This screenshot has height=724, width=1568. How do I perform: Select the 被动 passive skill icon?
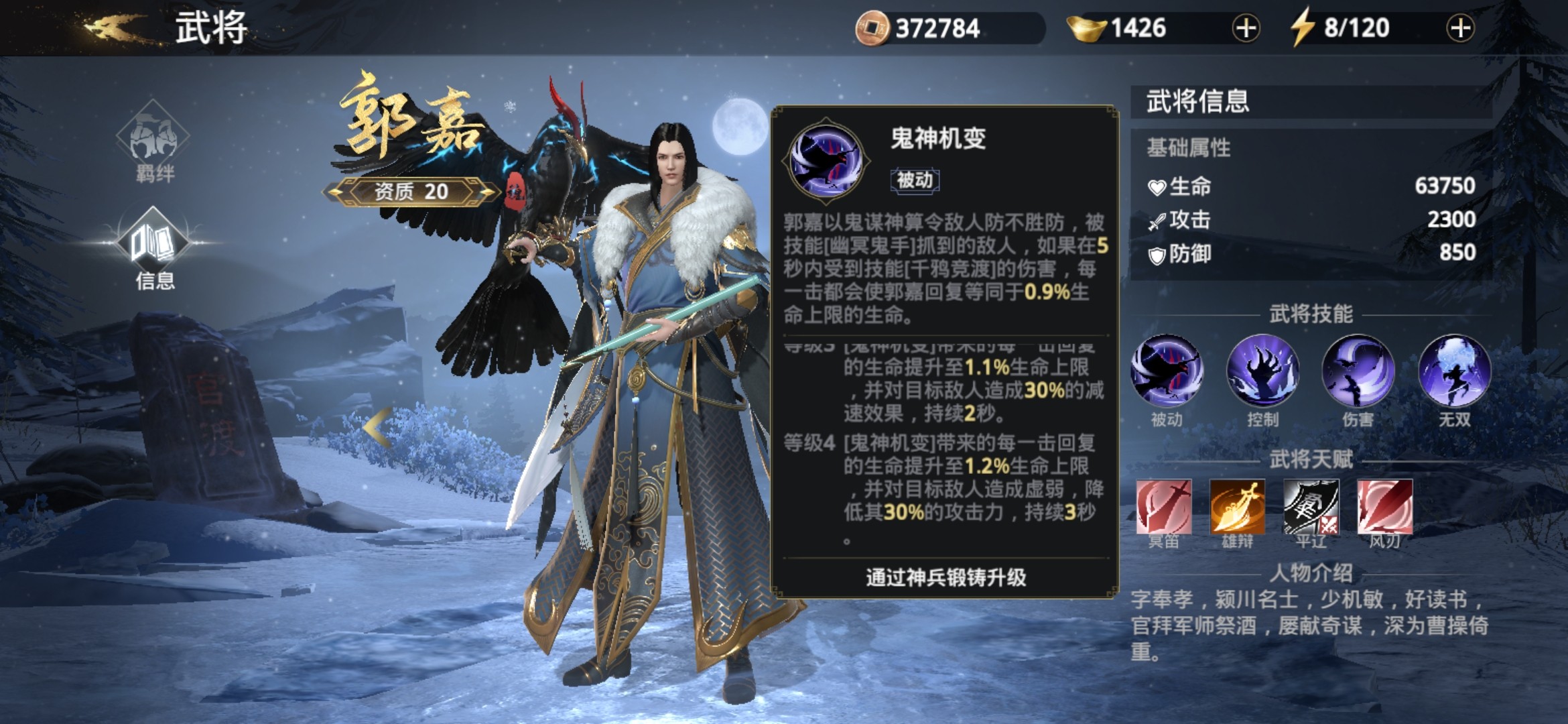pyautogui.click(x=1167, y=371)
